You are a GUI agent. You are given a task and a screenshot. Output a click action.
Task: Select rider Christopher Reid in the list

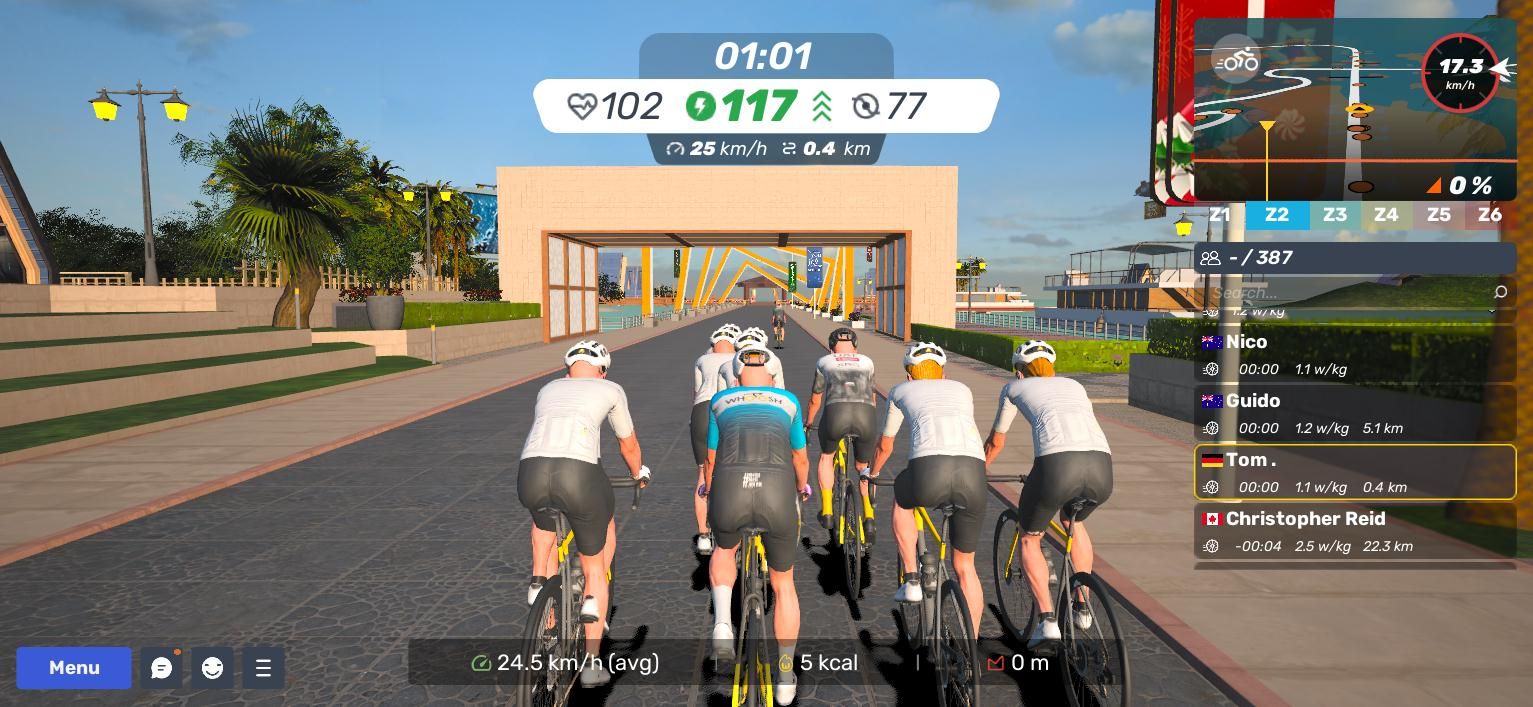(x=1355, y=532)
